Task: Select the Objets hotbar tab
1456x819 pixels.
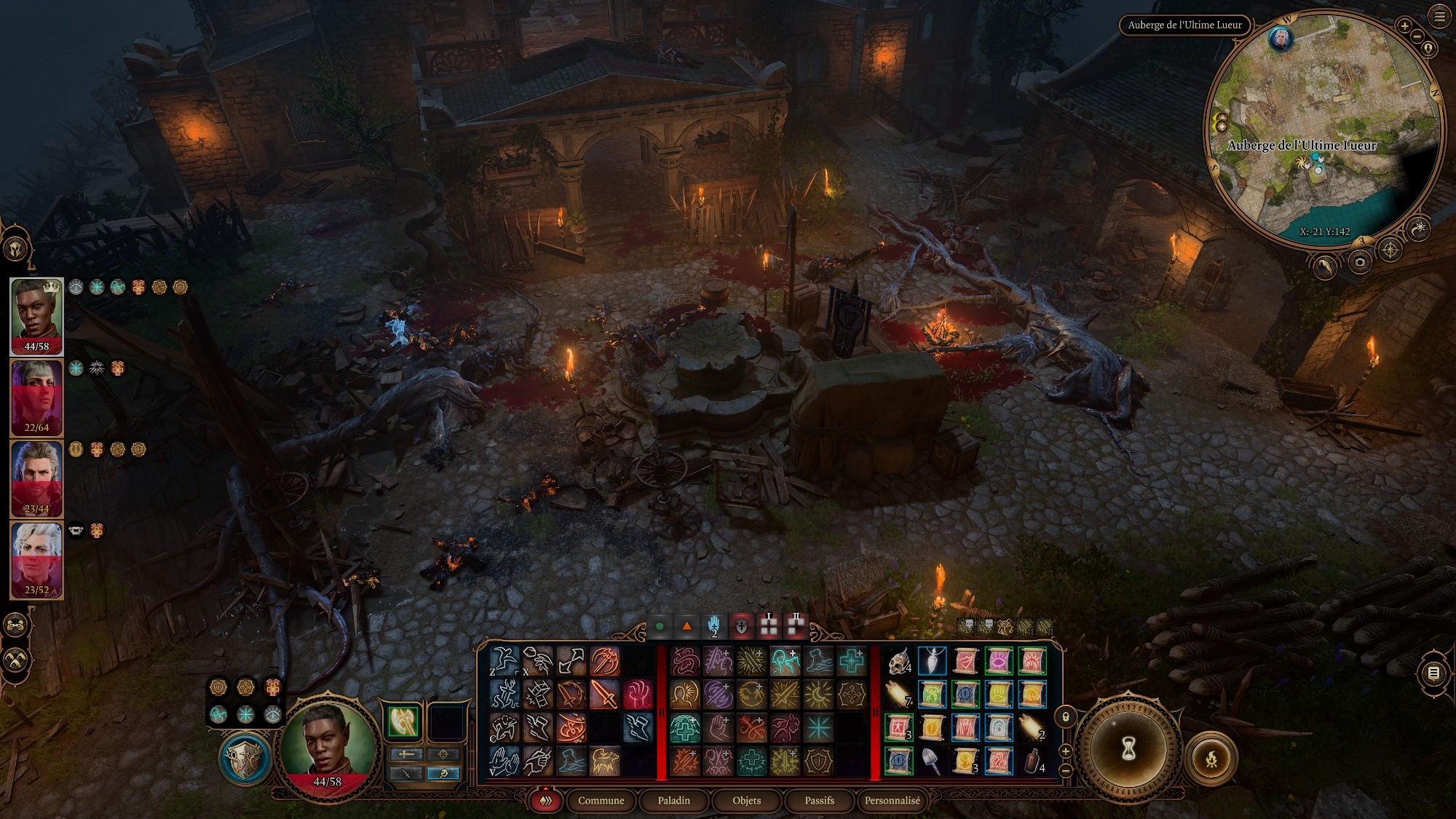Action: pos(746,800)
